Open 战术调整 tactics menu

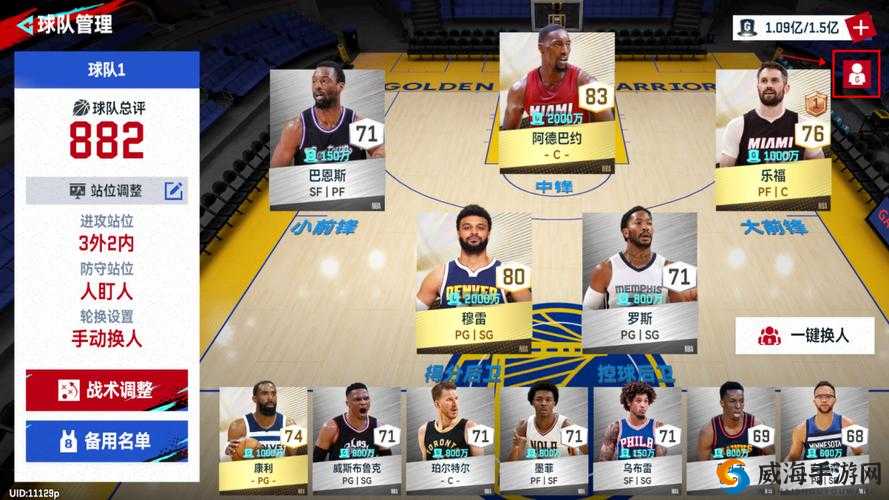tap(107, 390)
